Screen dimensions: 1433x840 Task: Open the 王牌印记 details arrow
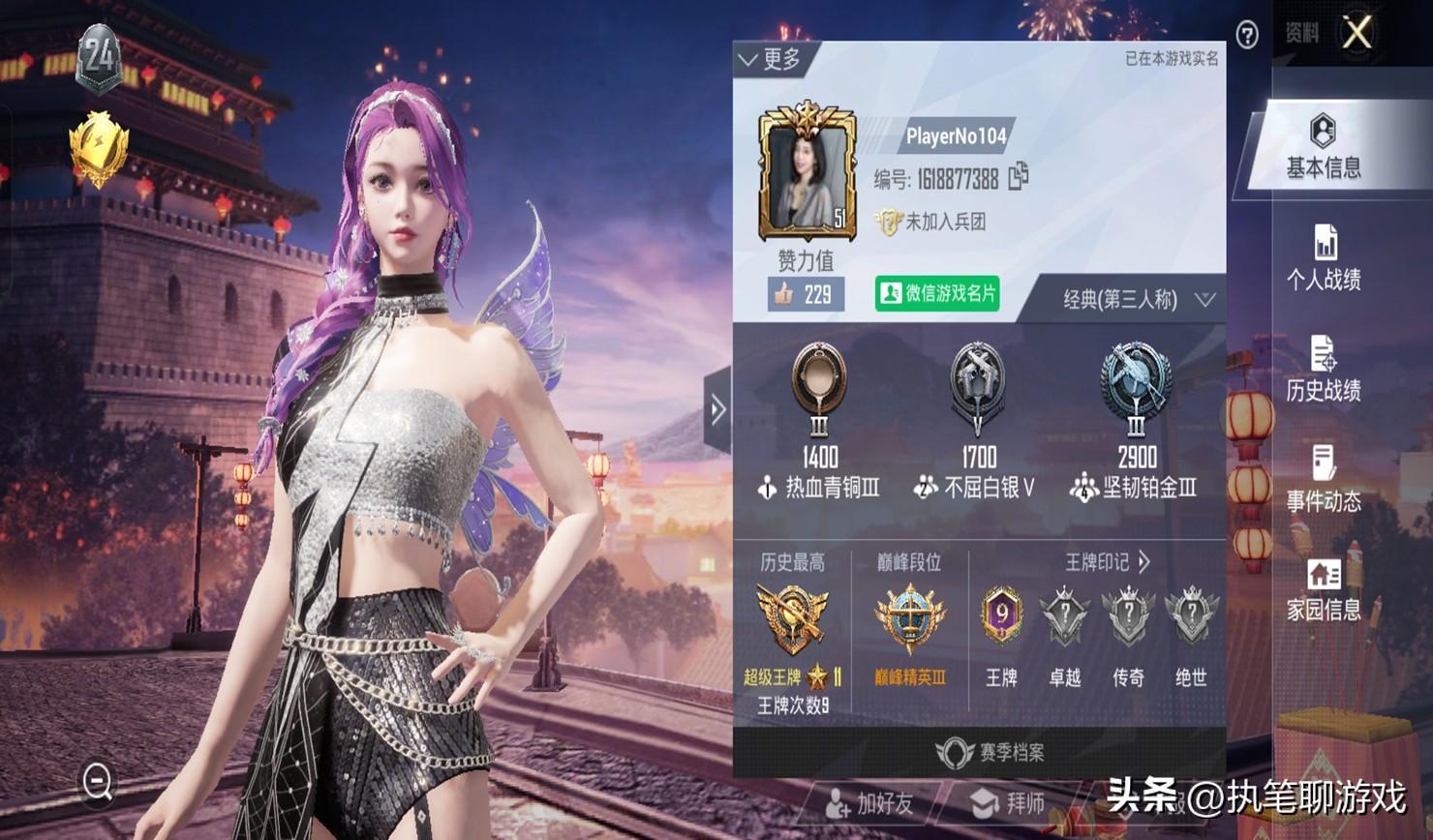point(1144,562)
